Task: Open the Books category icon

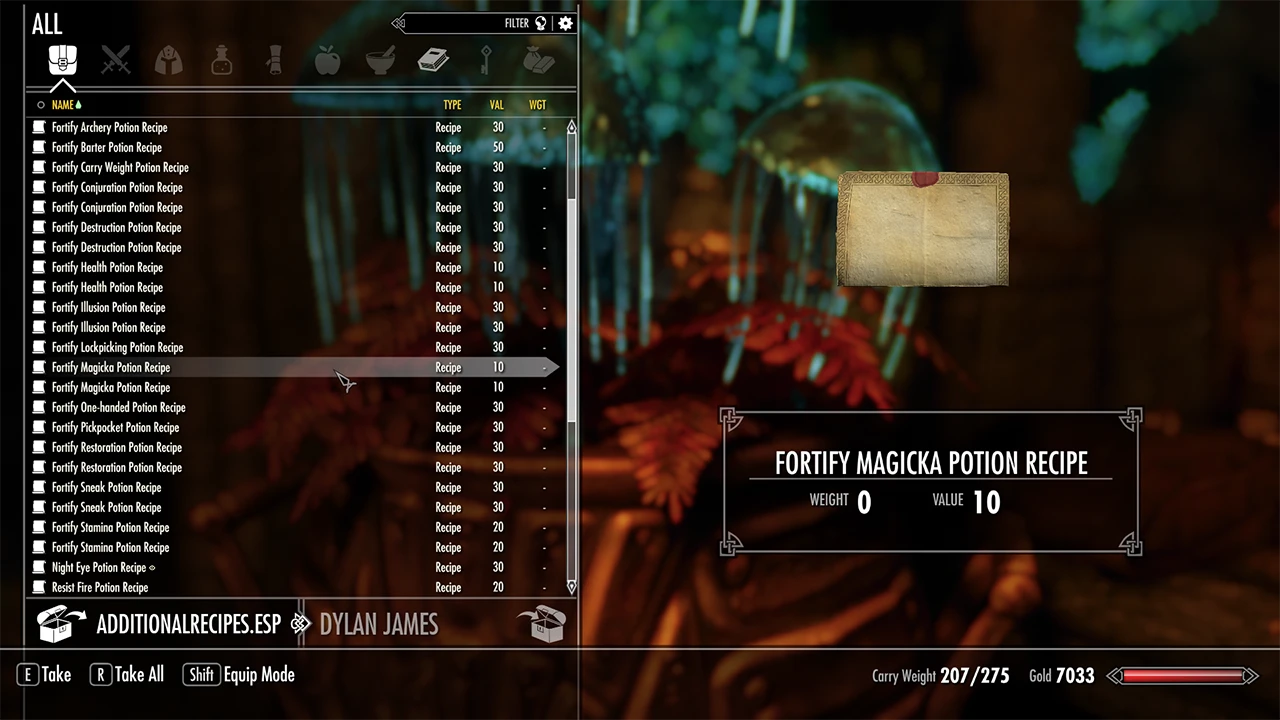Action: point(433,60)
